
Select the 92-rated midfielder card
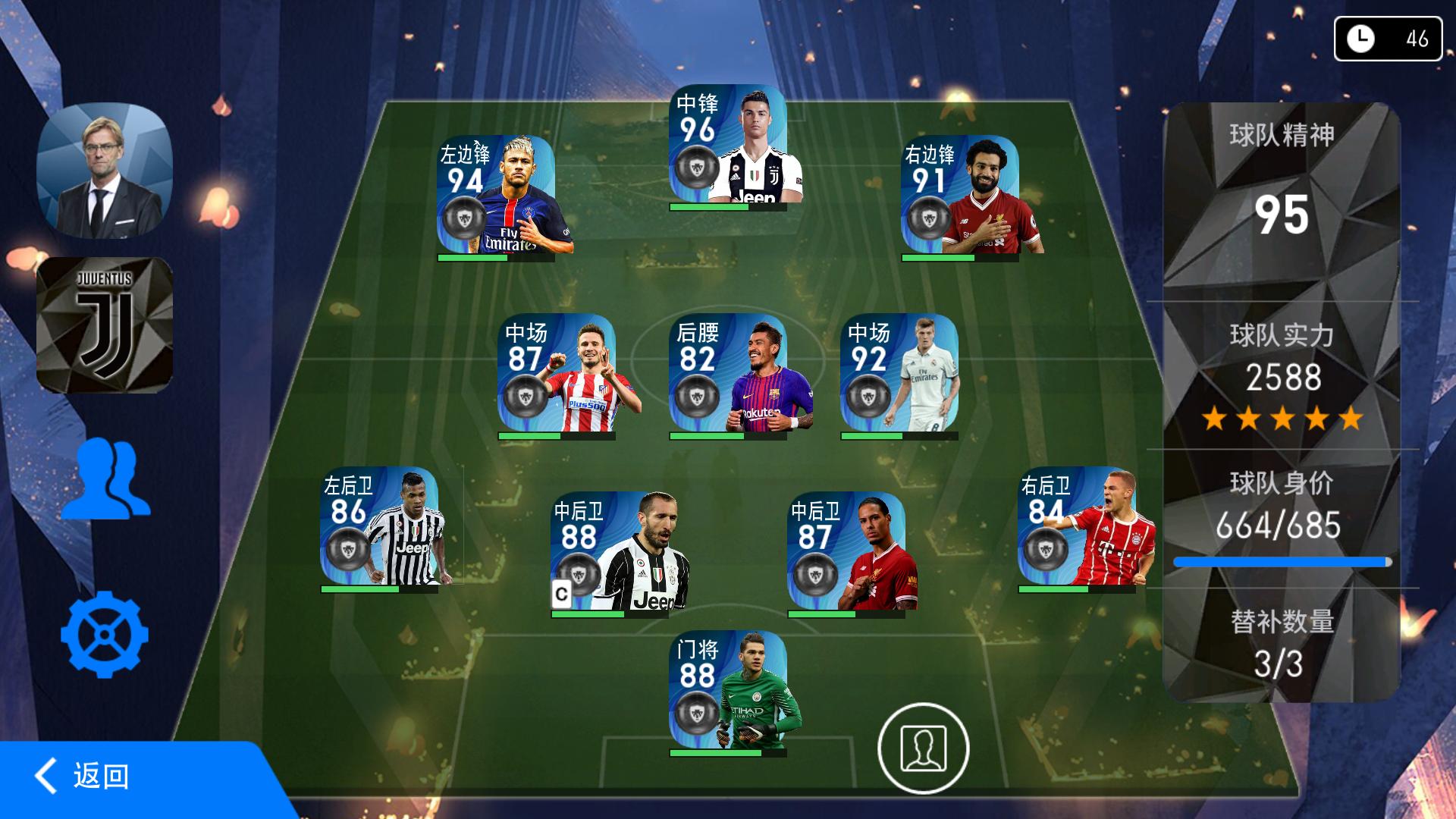tap(899, 373)
